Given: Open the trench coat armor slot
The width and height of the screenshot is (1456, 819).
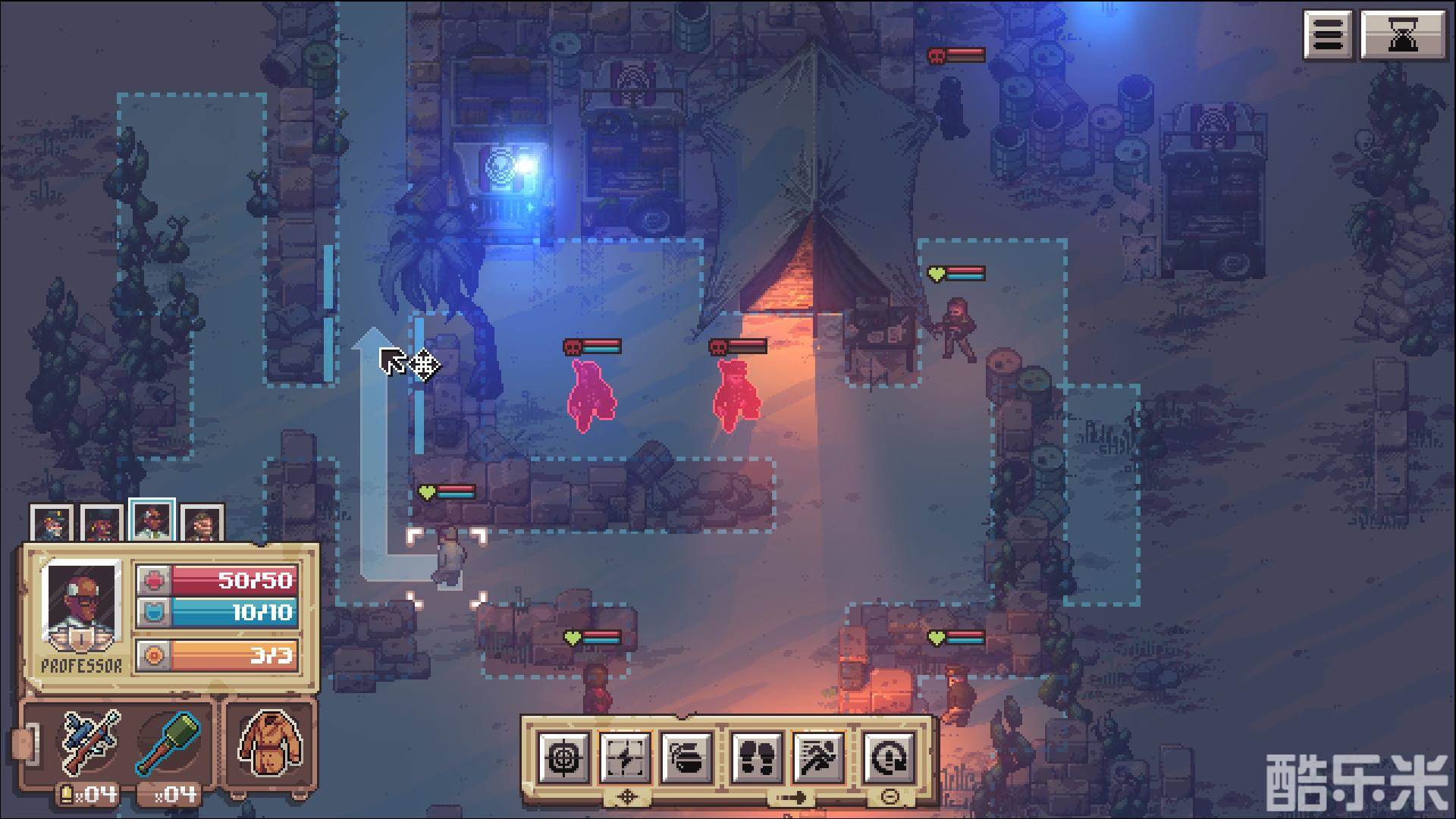Looking at the screenshot, I should [270, 742].
